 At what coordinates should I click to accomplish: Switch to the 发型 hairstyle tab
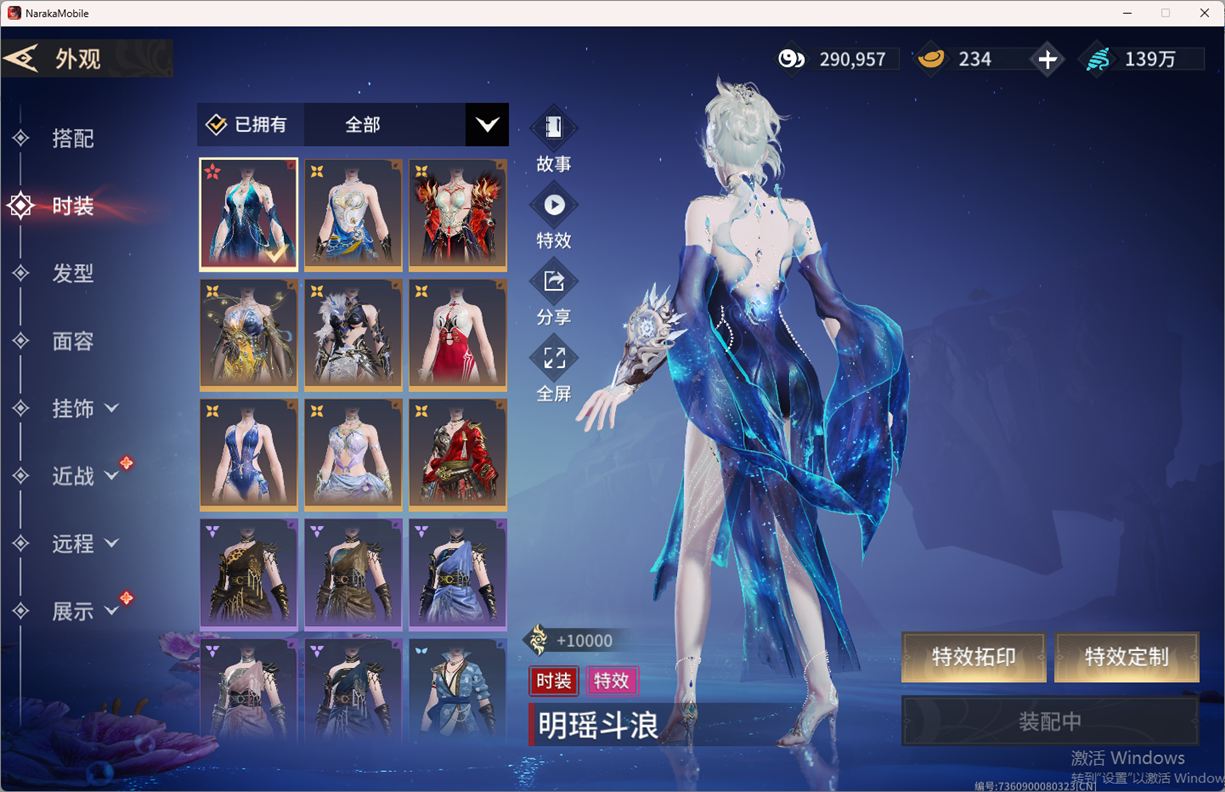pyautogui.click(x=72, y=273)
